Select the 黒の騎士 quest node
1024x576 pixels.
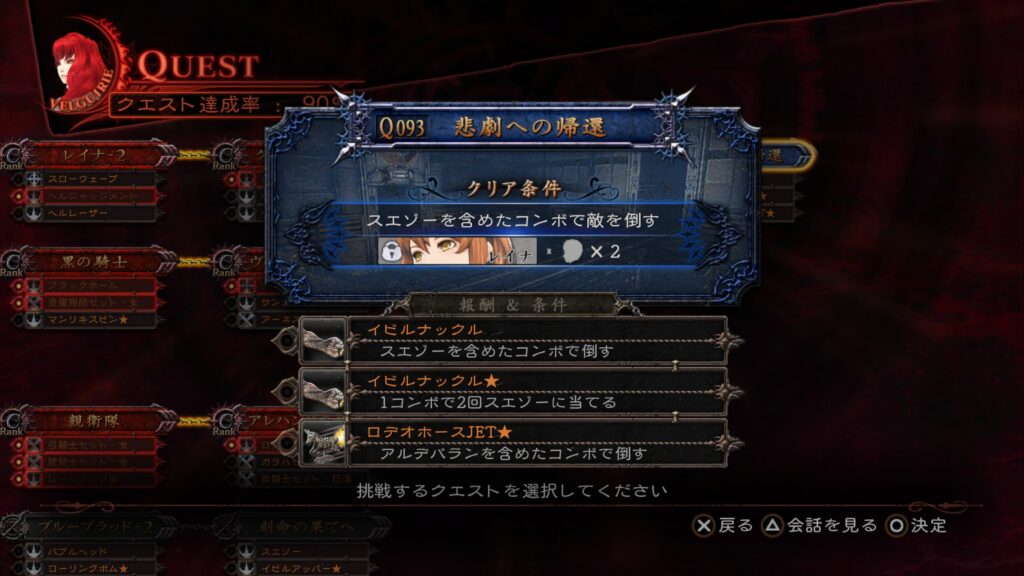93,262
